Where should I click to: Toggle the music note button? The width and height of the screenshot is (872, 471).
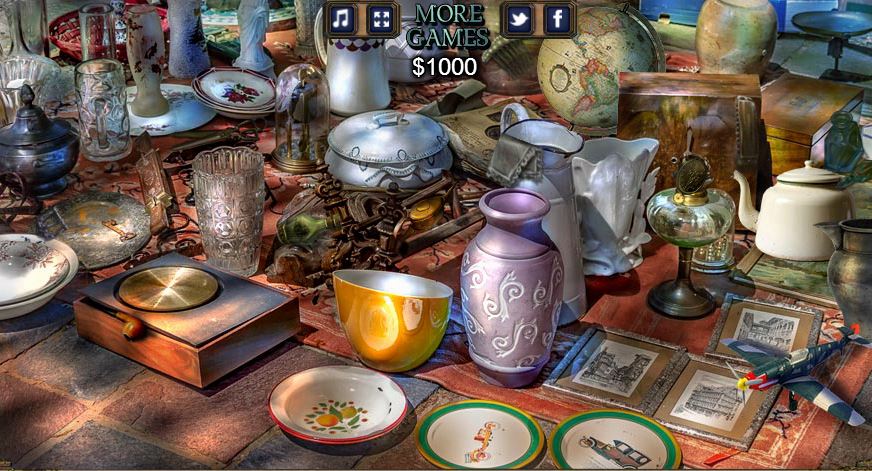coord(342,18)
